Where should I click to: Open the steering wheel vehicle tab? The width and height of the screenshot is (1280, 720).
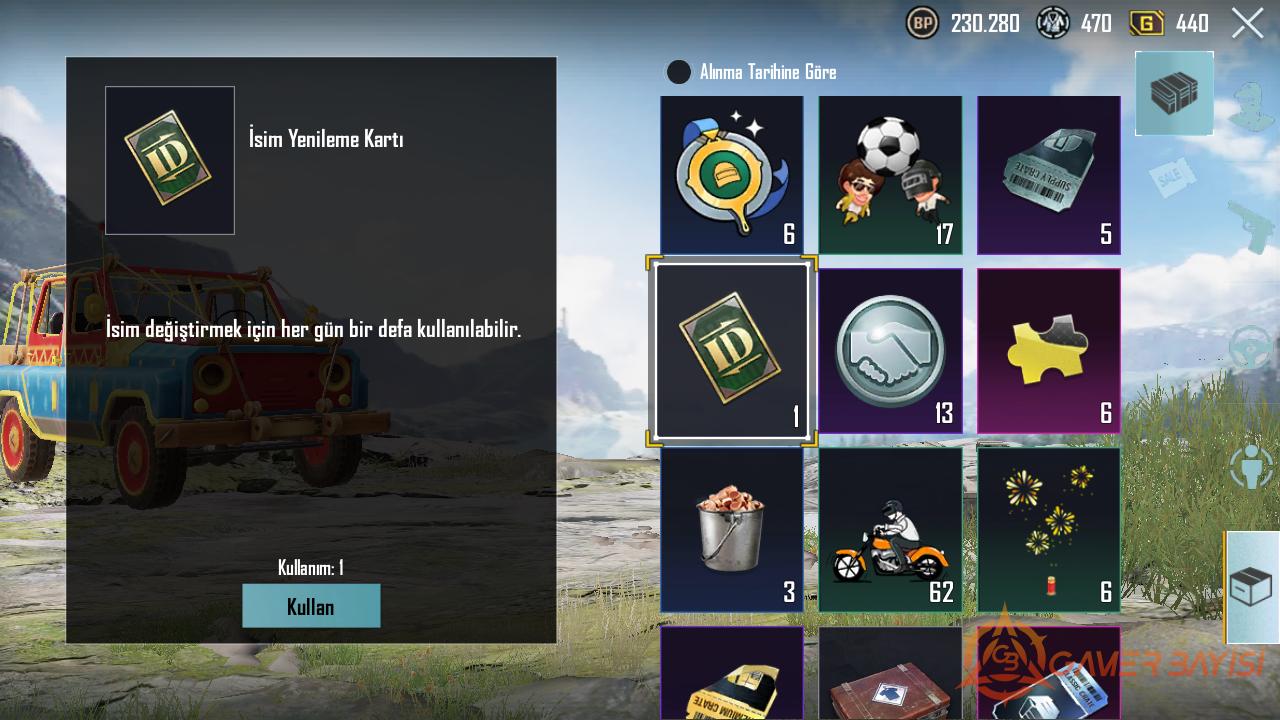1250,347
